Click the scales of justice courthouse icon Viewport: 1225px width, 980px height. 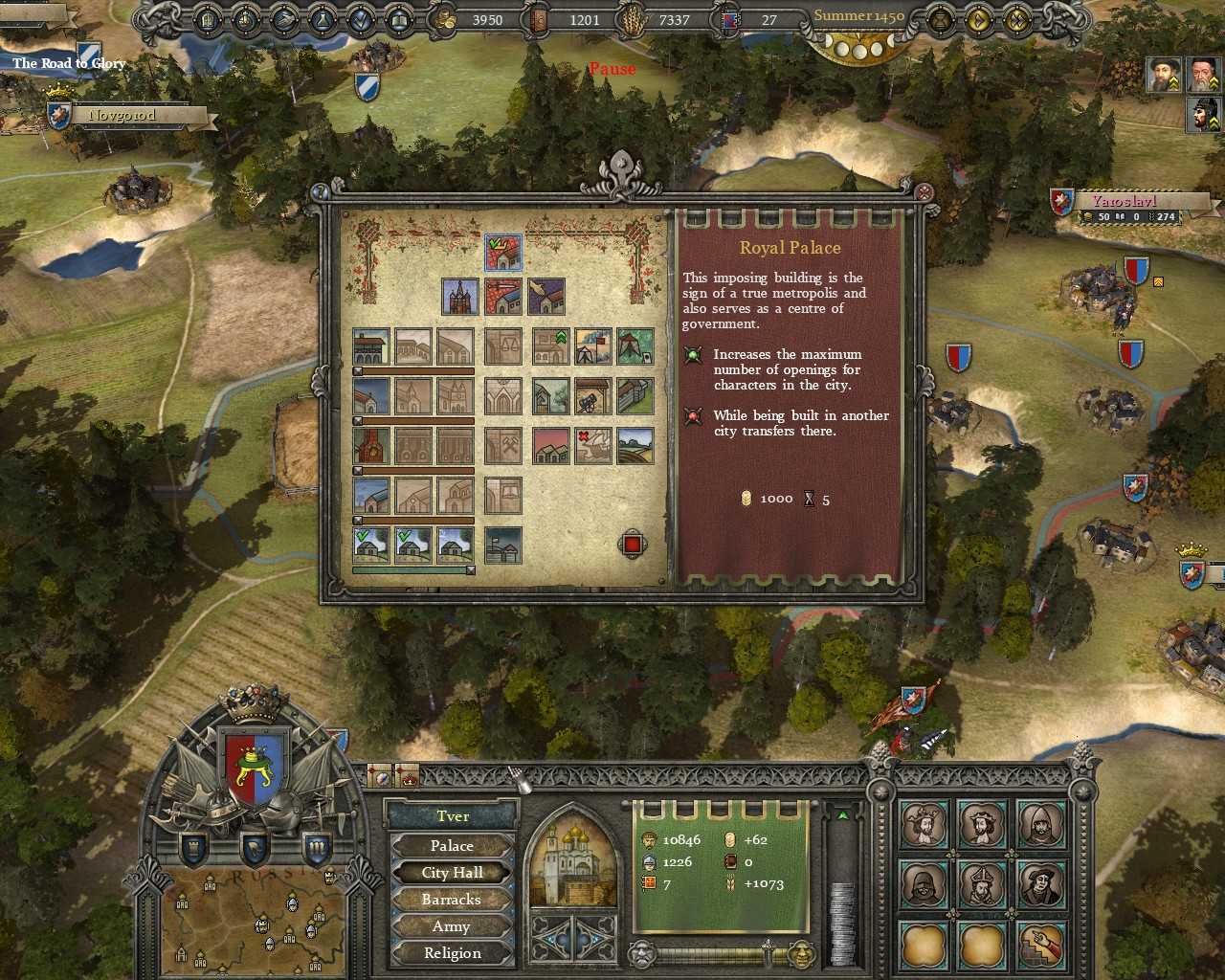[503, 346]
